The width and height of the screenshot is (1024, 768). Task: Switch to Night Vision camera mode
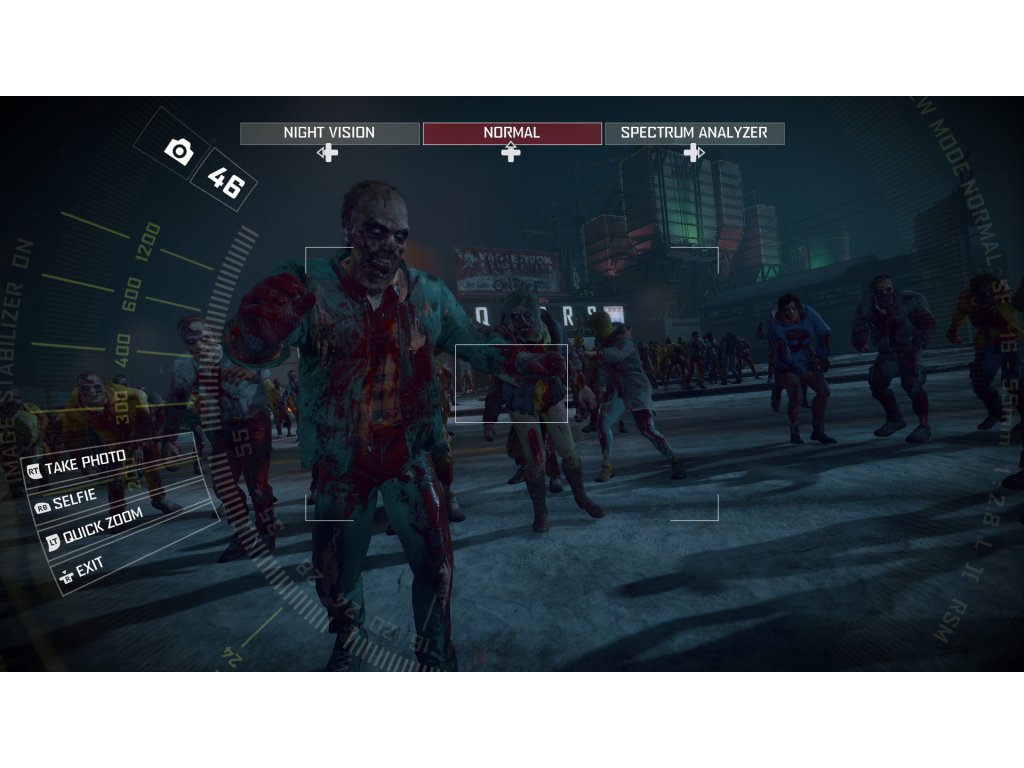point(329,133)
